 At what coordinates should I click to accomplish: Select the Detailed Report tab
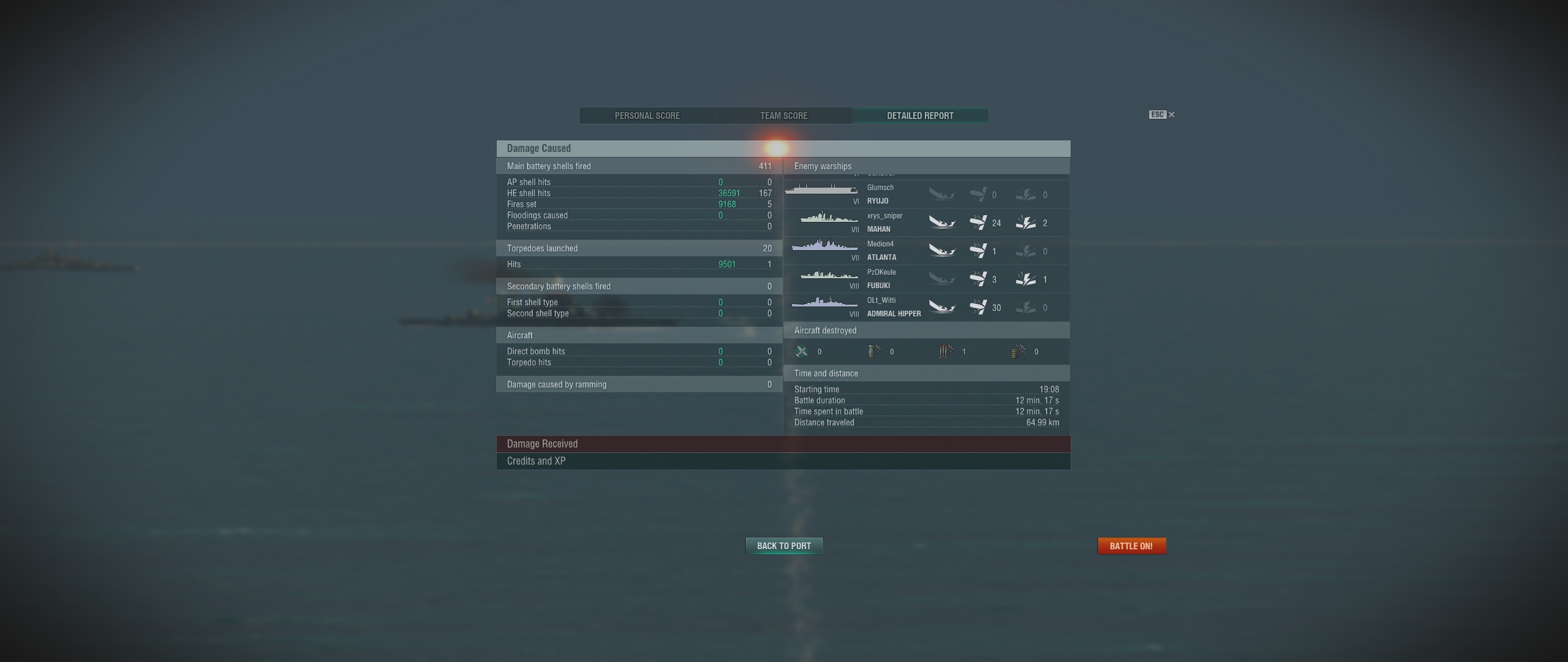click(x=920, y=116)
